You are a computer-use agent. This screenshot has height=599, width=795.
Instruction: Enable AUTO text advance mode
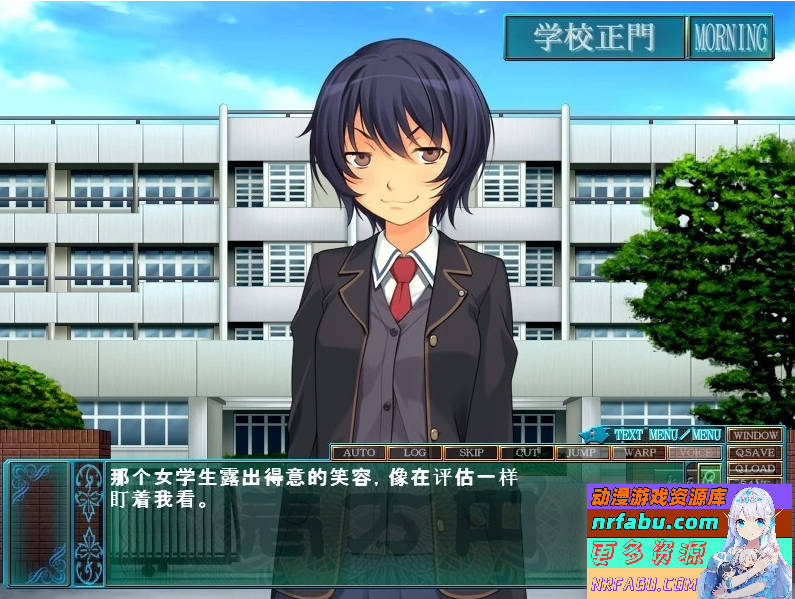tap(358, 452)
